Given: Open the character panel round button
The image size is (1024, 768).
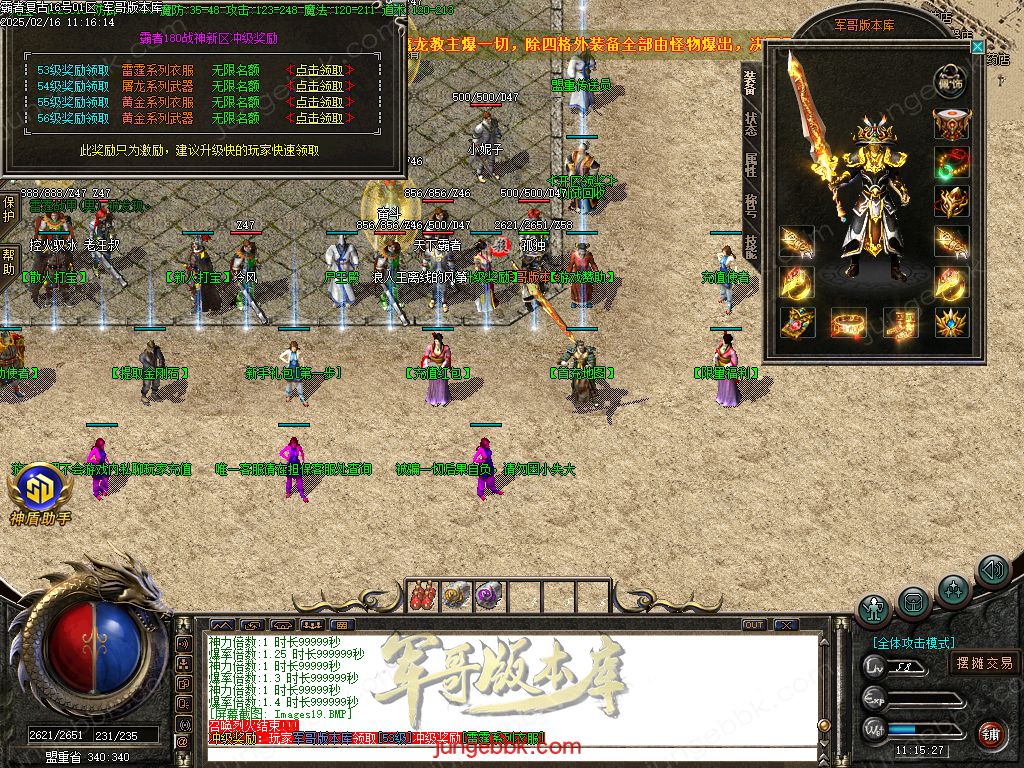Looking at the screenshot, I should click(x=875, y=609).
